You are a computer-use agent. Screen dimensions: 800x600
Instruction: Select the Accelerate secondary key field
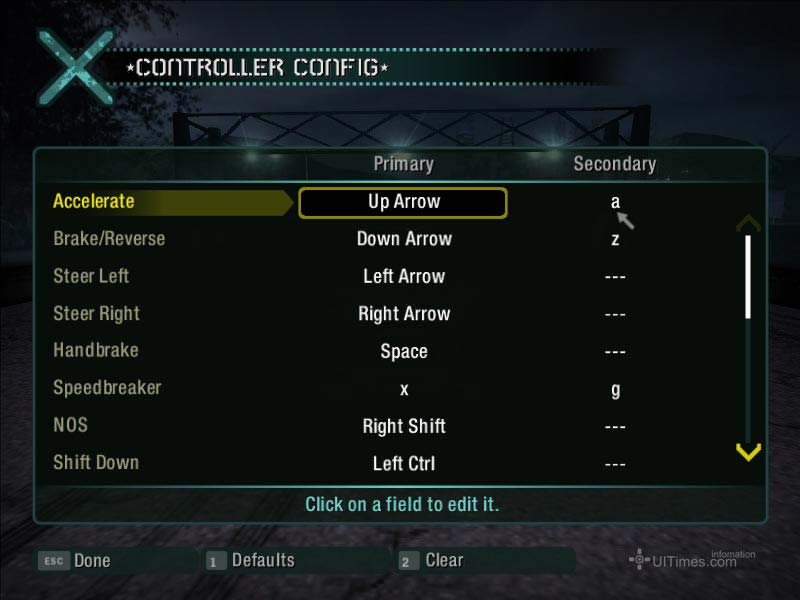615,202
